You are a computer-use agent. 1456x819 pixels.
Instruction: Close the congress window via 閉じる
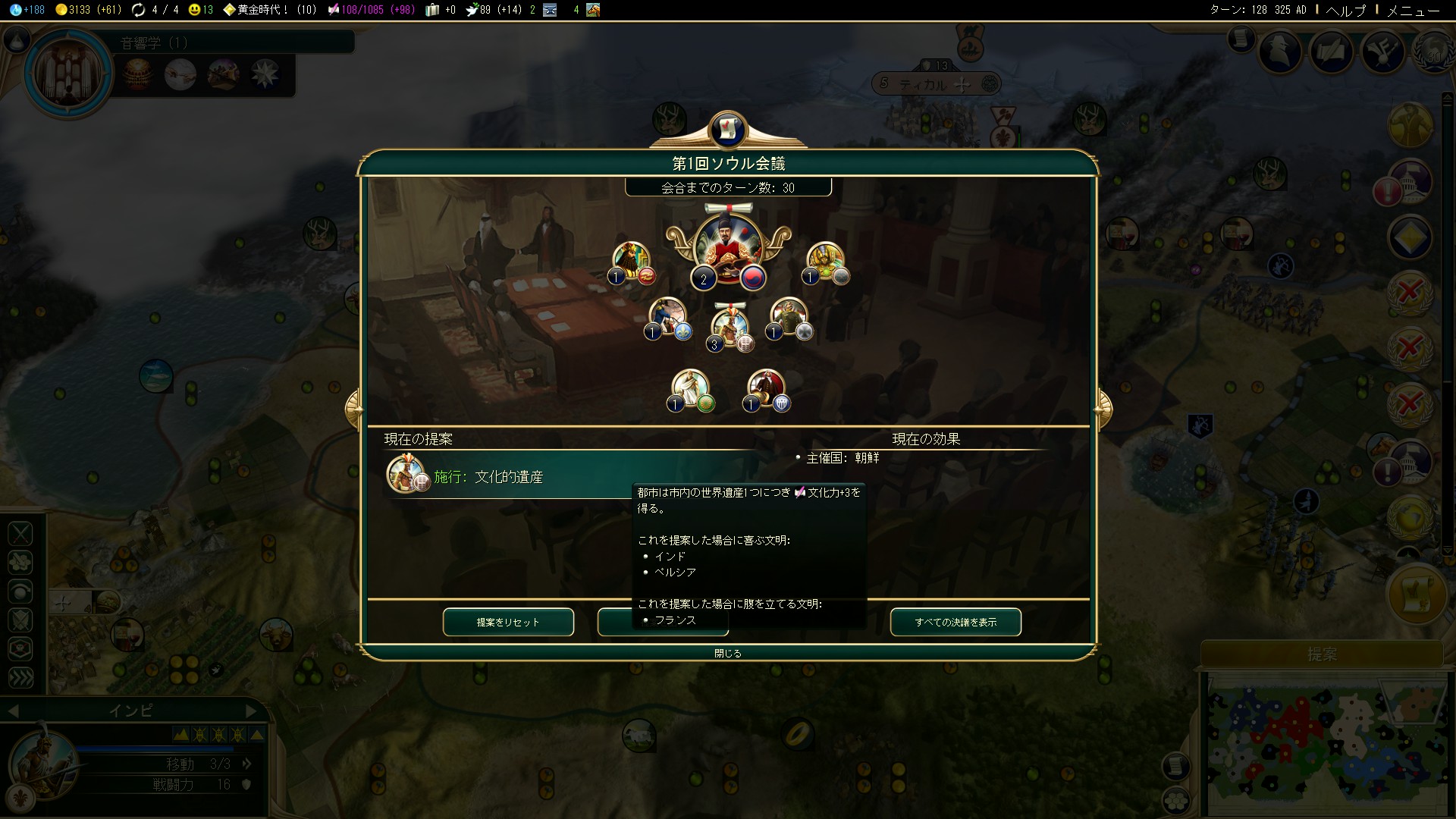(x=728, y=653)
